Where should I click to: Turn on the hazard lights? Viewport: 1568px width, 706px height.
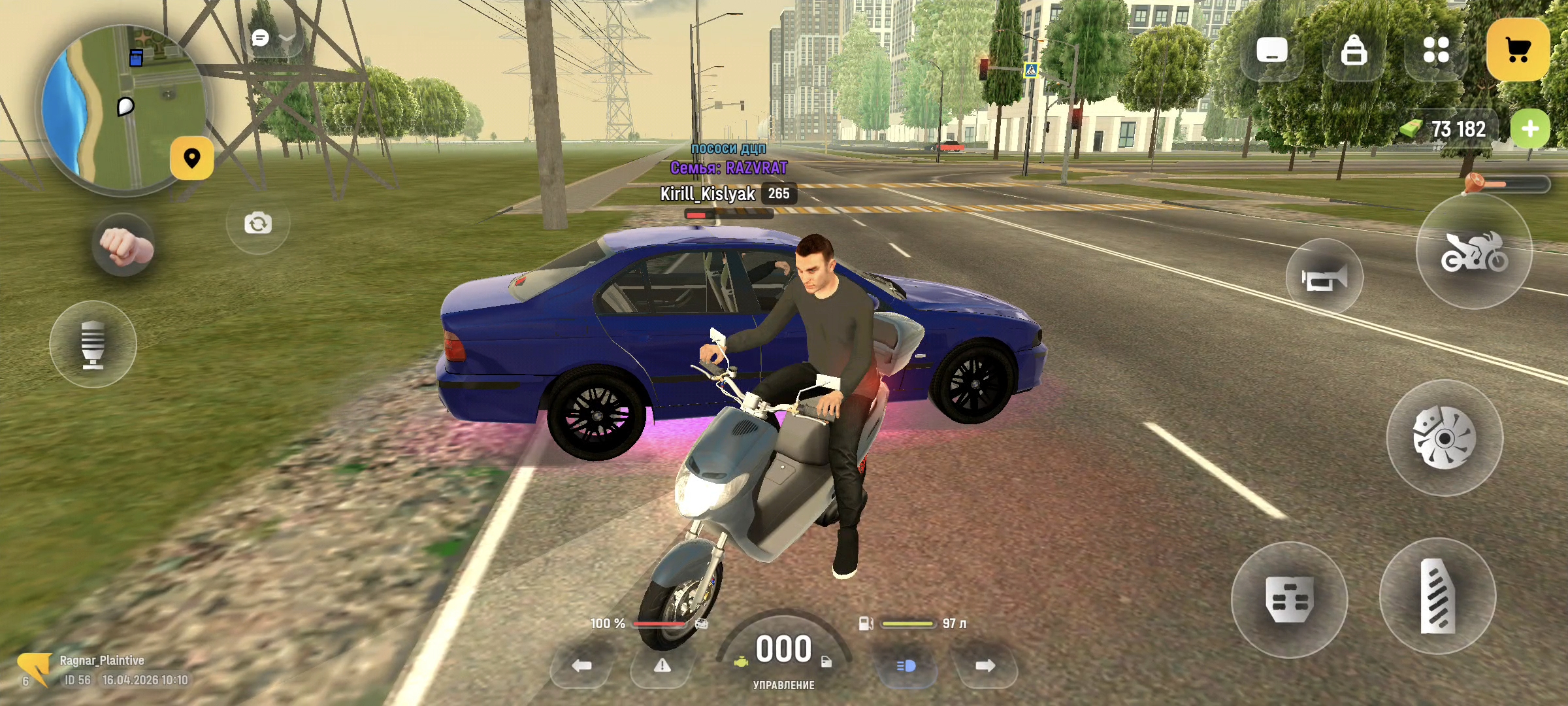662,665
